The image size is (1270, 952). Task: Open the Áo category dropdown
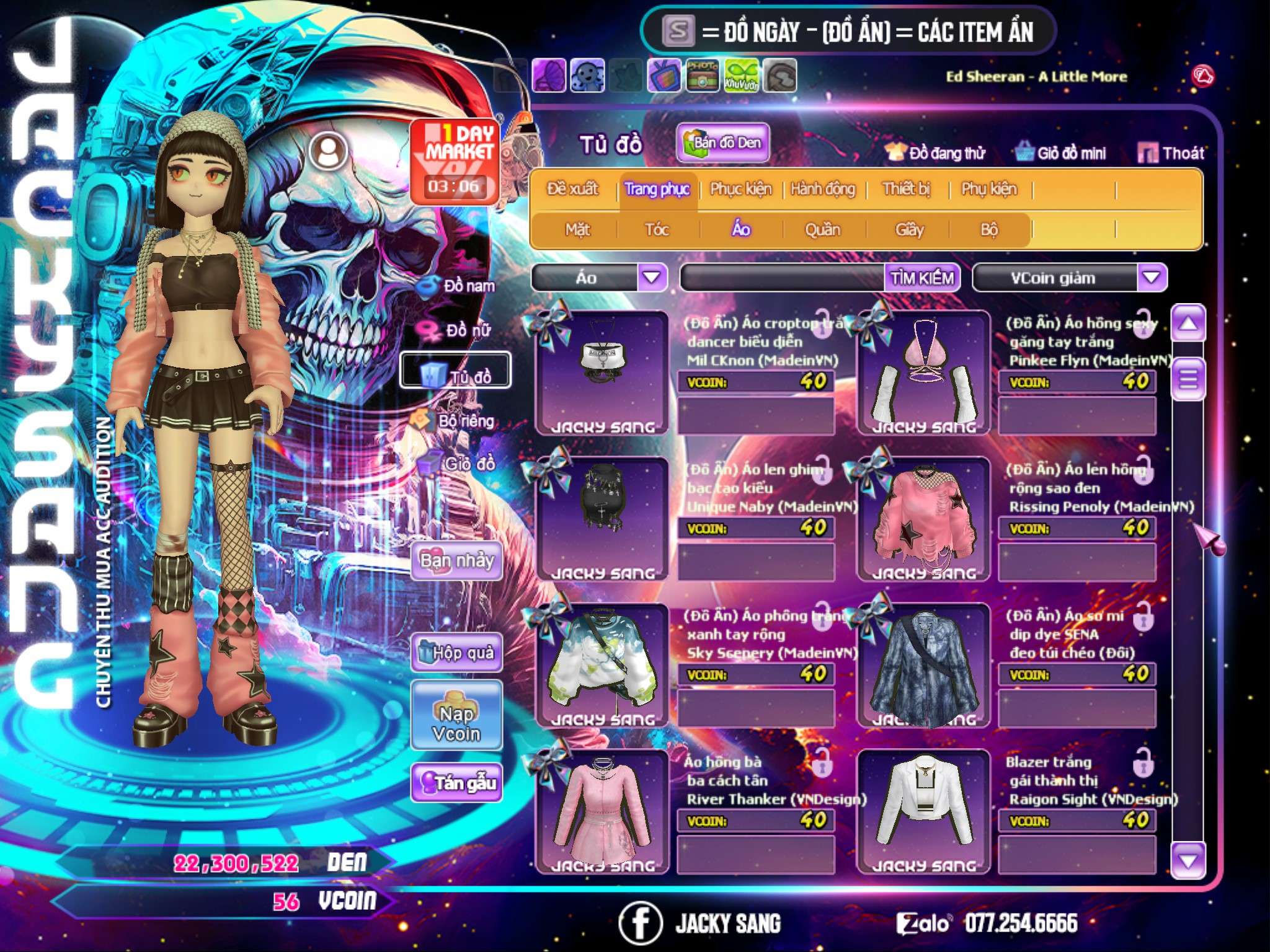tap(651, 278)
